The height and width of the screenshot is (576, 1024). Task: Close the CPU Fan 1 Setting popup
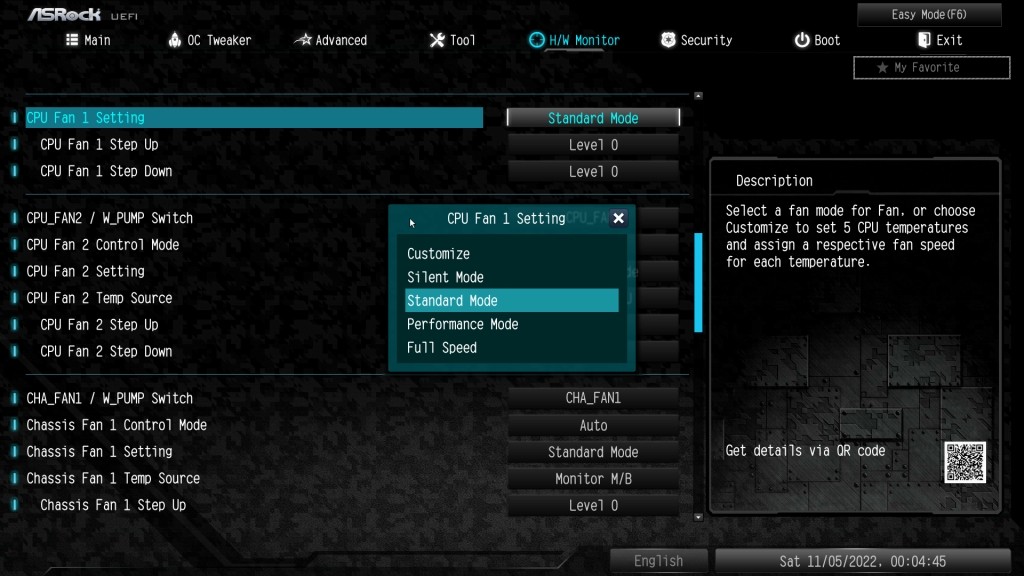618,218
